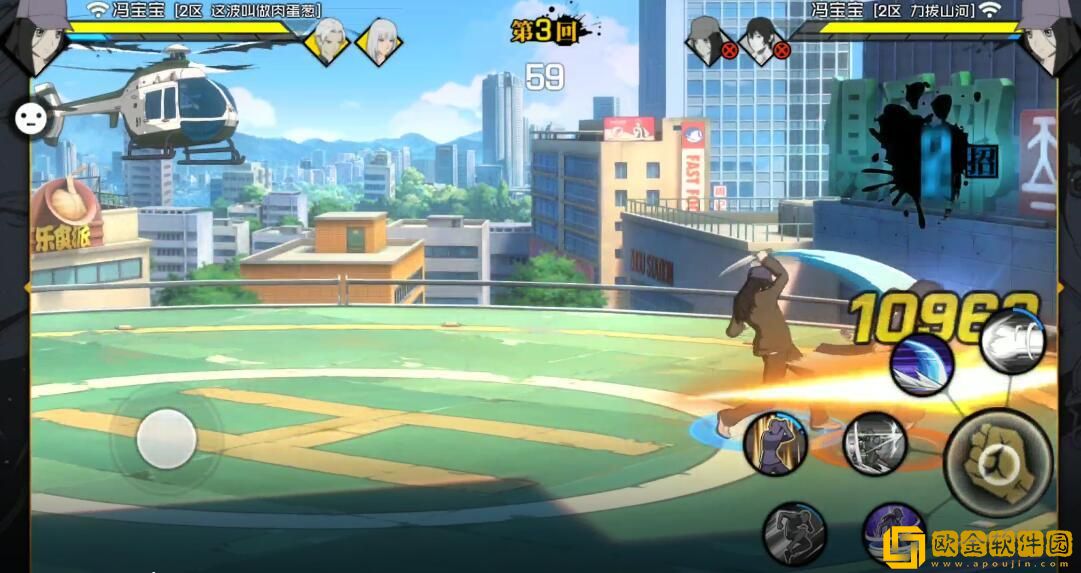The height and width of the screenshot is (573, 1081).
Task: Trigger the grey sword strike skill
Action: pos(874,443)
